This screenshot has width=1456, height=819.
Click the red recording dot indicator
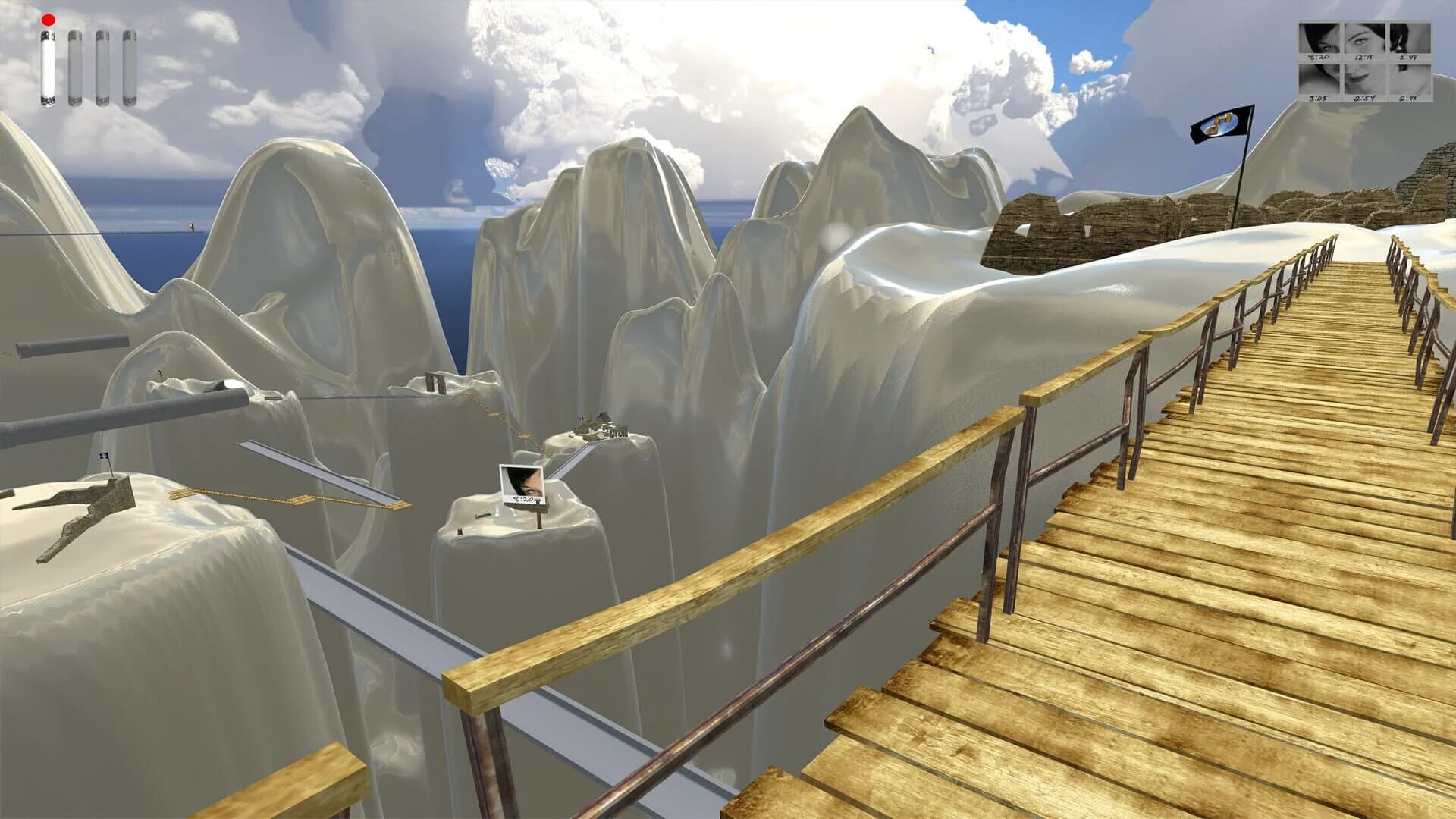point(48,20)
